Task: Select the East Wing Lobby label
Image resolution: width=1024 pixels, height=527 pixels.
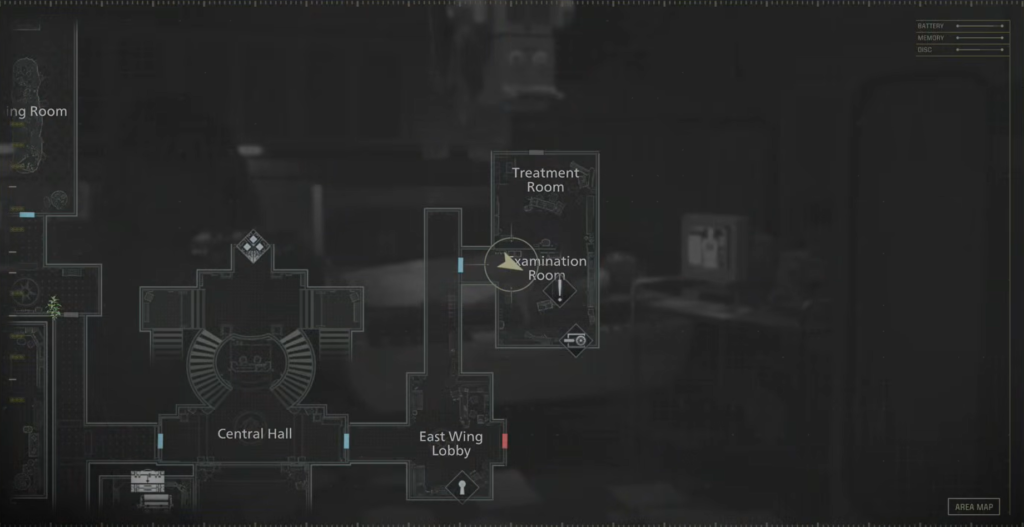Action: (x=450, y=443)
